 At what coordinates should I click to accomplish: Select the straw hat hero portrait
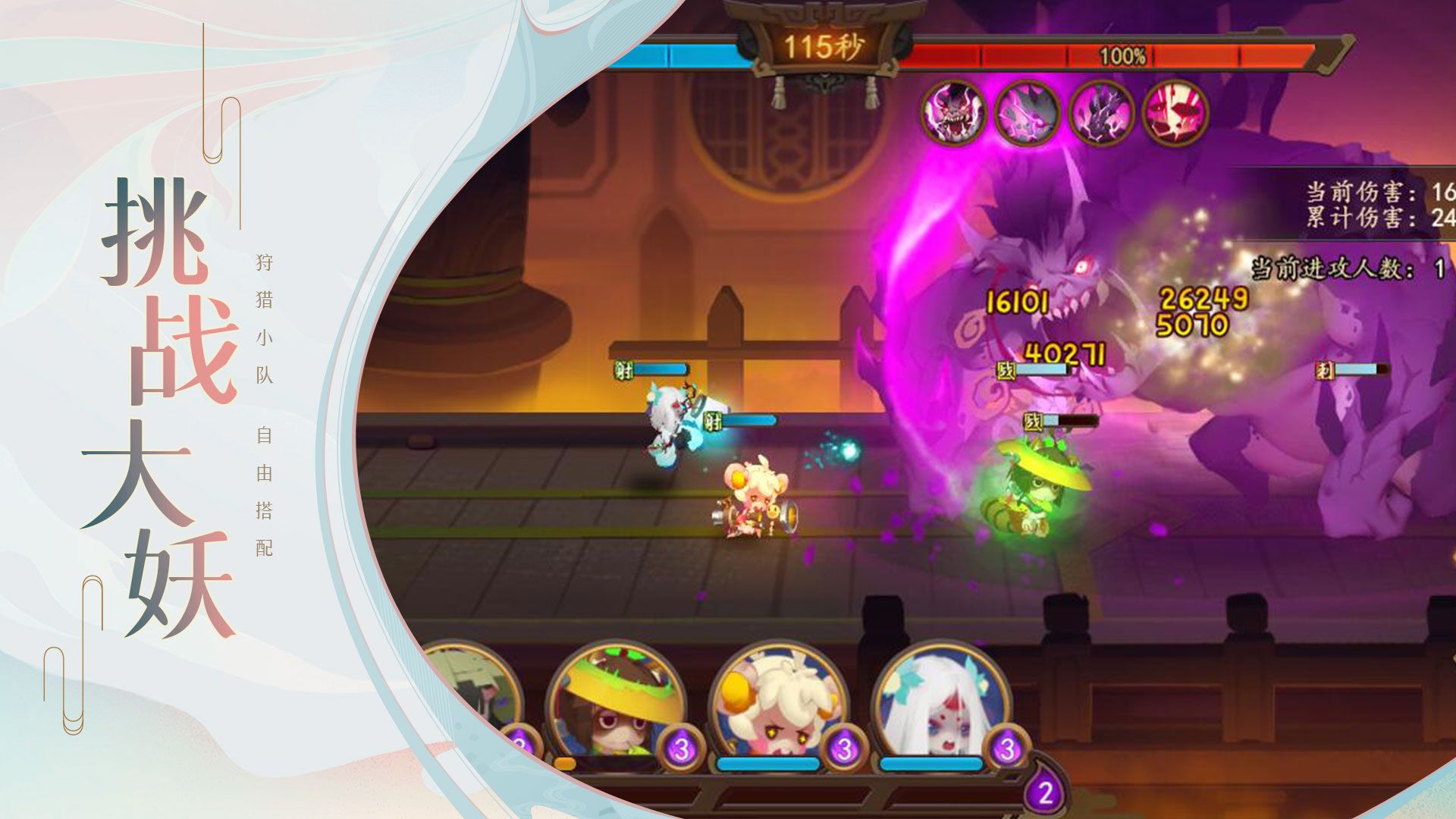[x=616, y=707]
